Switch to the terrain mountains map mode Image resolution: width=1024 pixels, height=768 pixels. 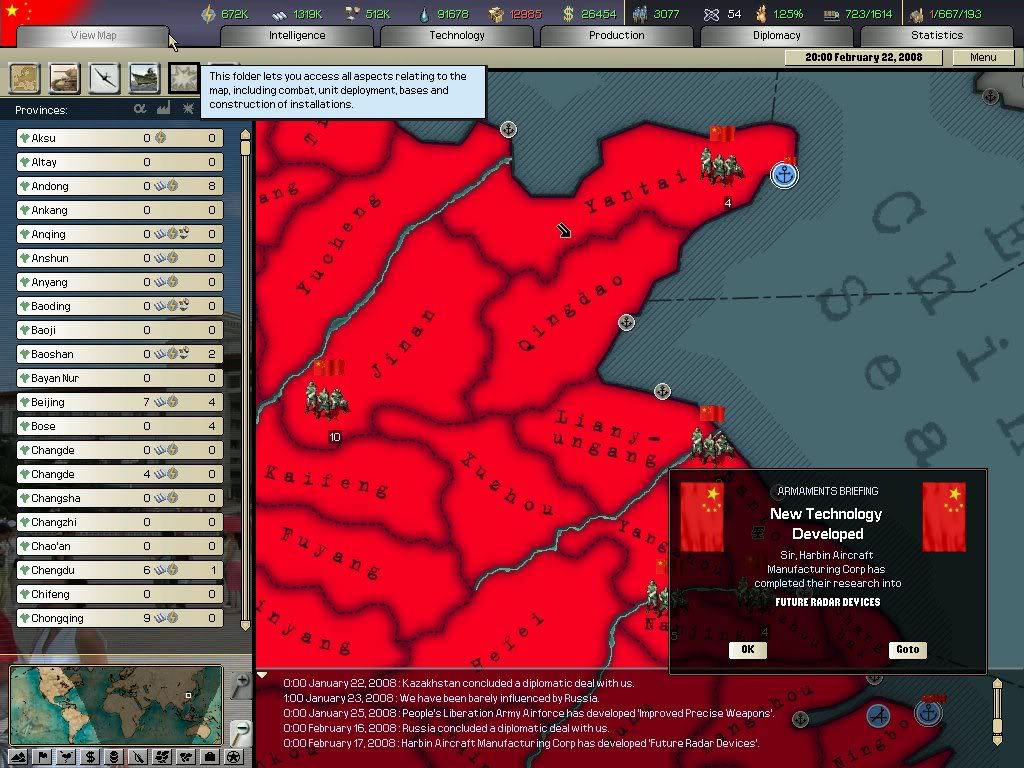[x=19, y=756]
